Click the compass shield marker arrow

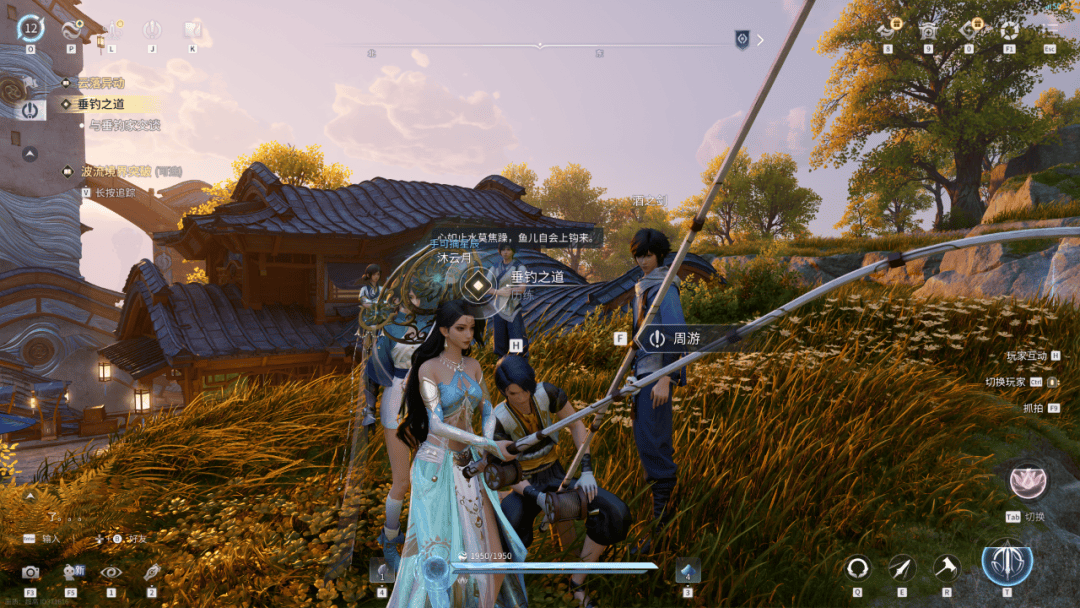[x=760, y=40]
